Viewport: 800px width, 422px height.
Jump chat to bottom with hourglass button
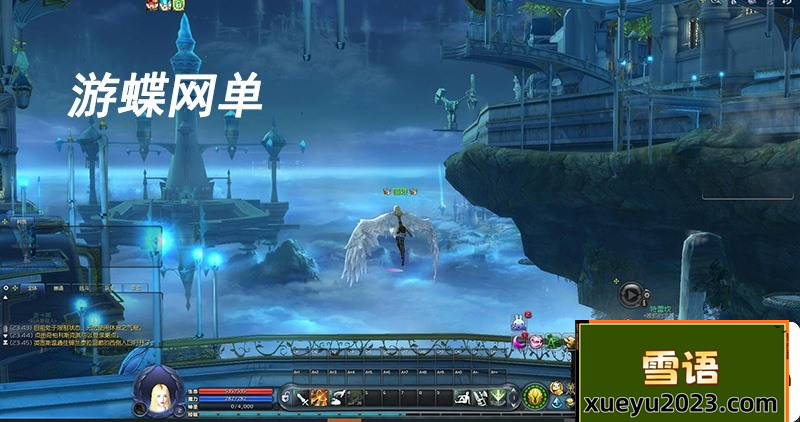6,343
